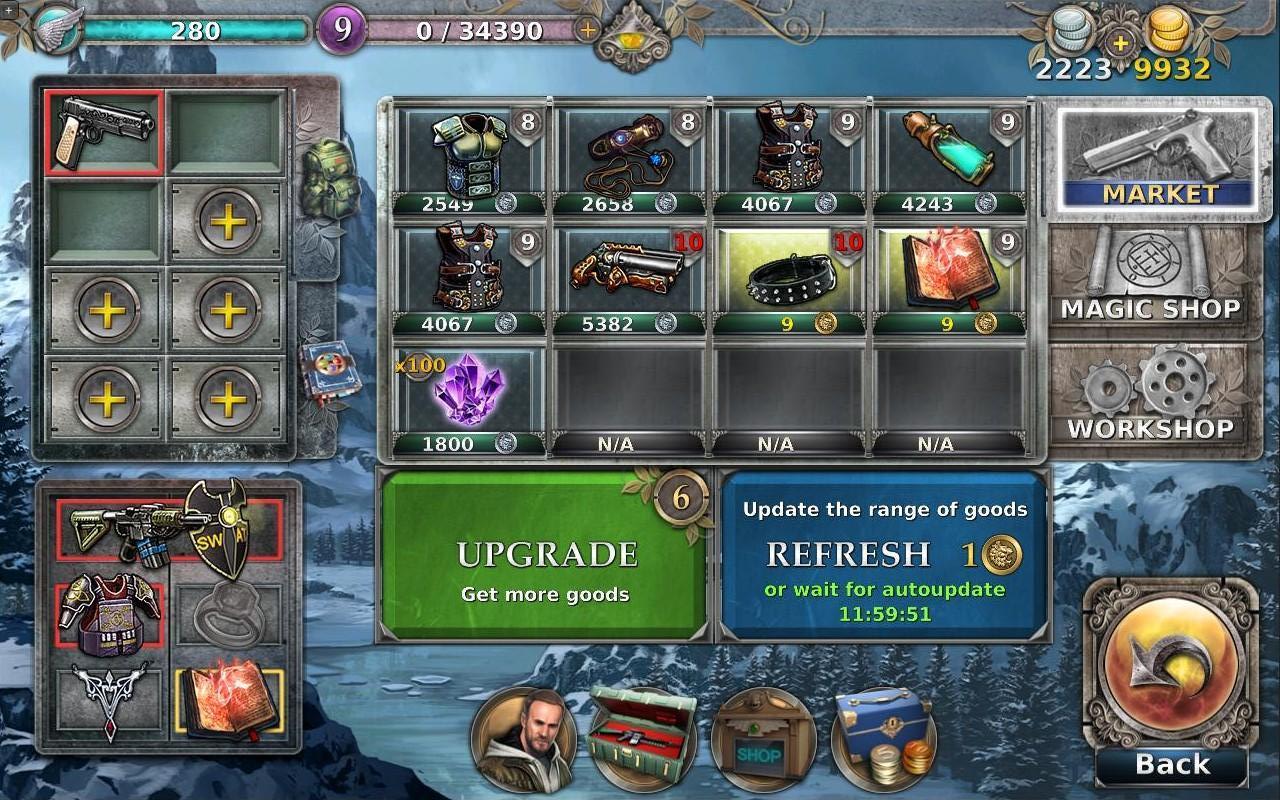Open the spellbook inventory tab
1280x800 pixels.
[x=323, y=371]
